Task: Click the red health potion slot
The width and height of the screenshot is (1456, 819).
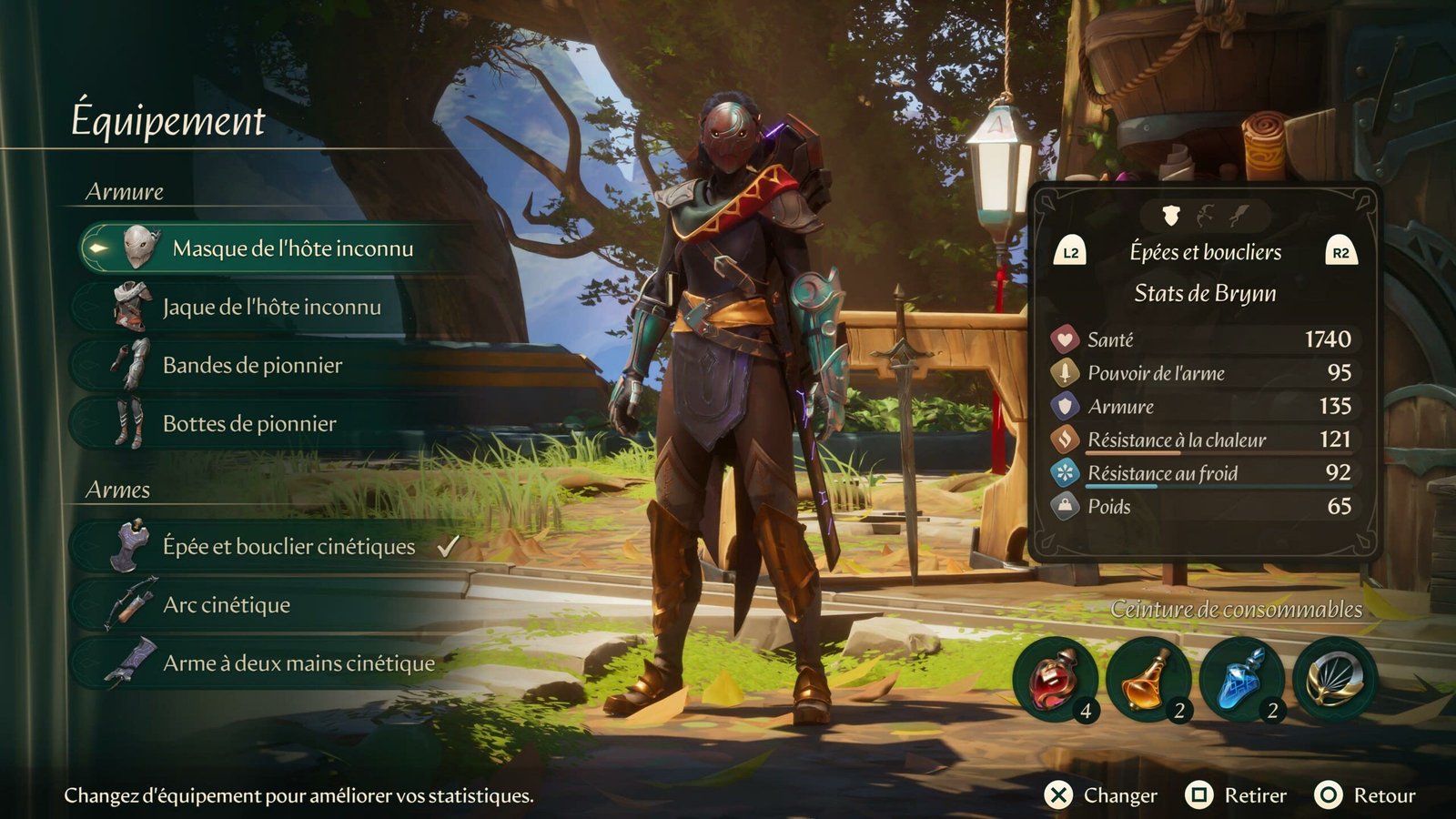Action: (1056, 680)
